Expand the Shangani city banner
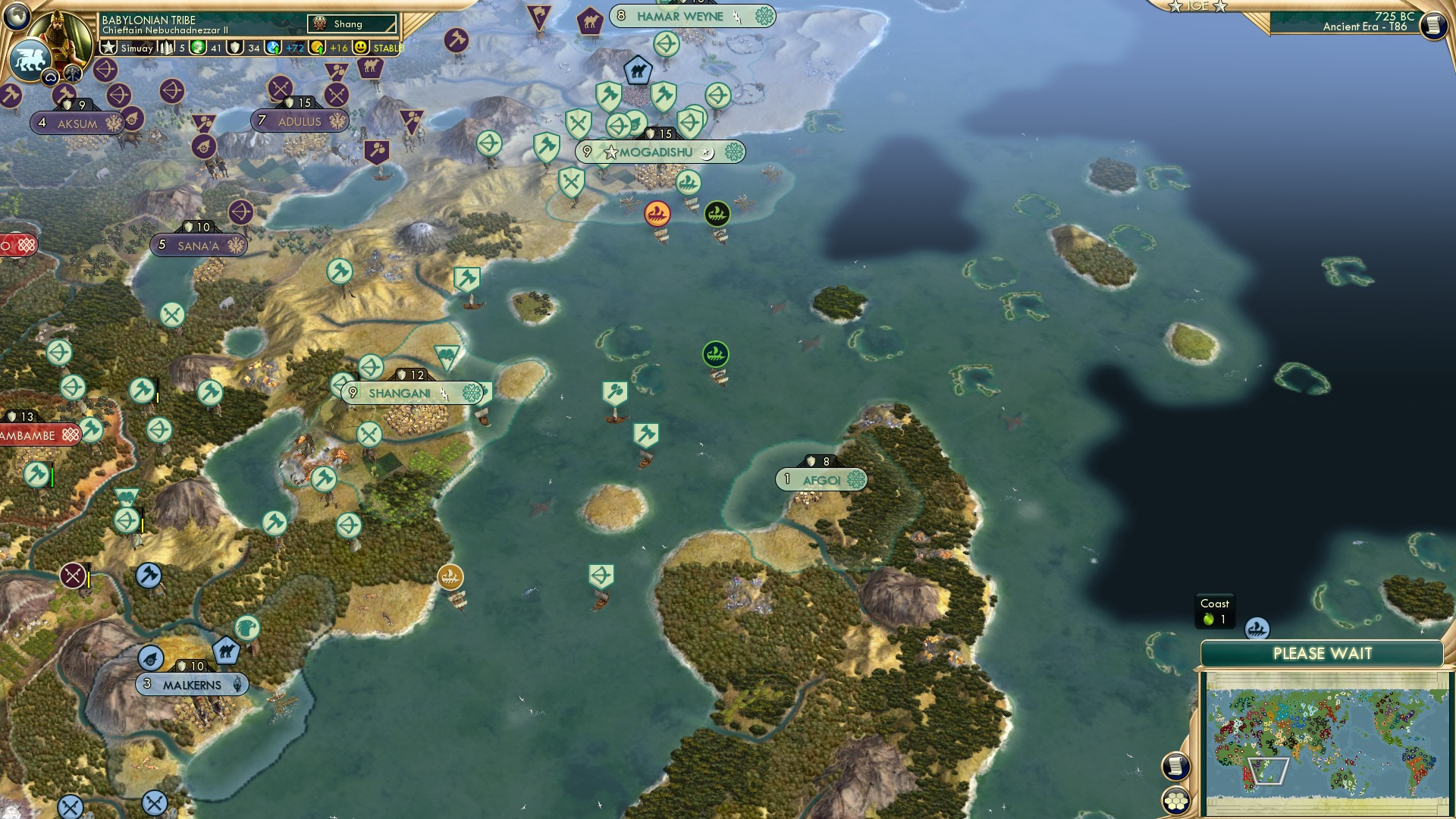This screenshot has width=1456, height=819. click(x=402, y=393)
